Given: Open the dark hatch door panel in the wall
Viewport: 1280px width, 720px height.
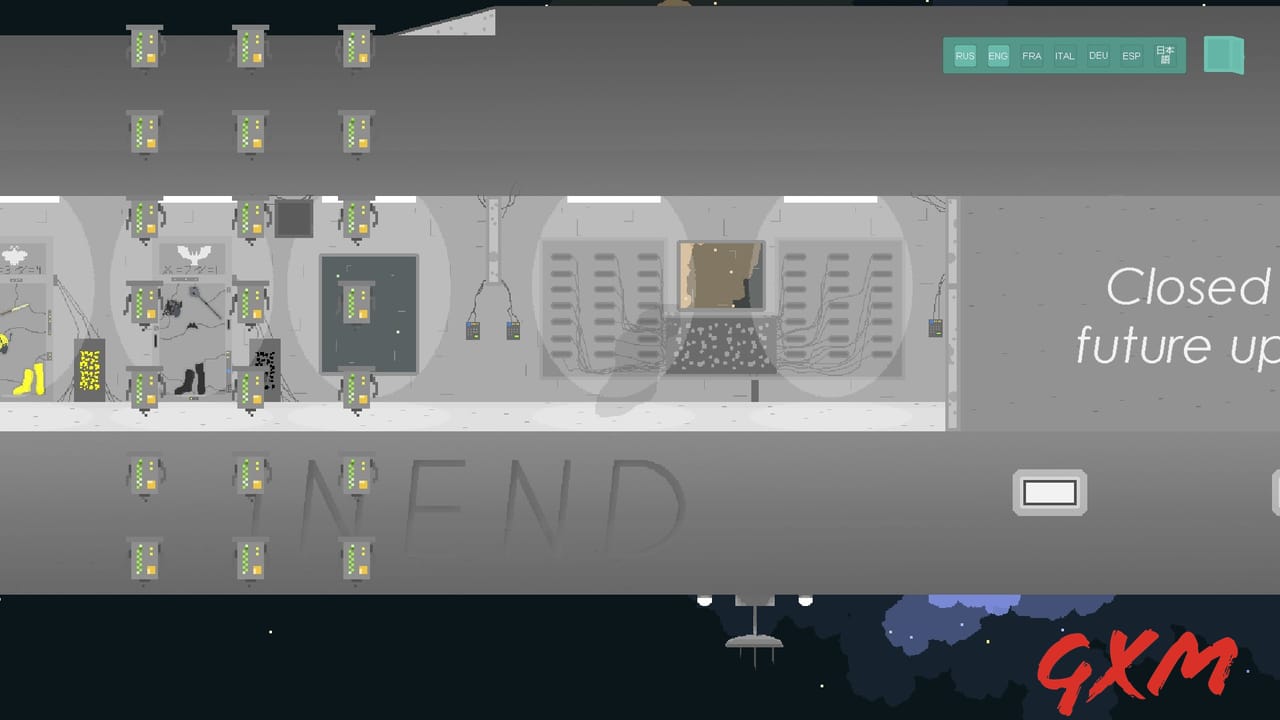Looking at the screenshot, I should [x=368, y=314].
